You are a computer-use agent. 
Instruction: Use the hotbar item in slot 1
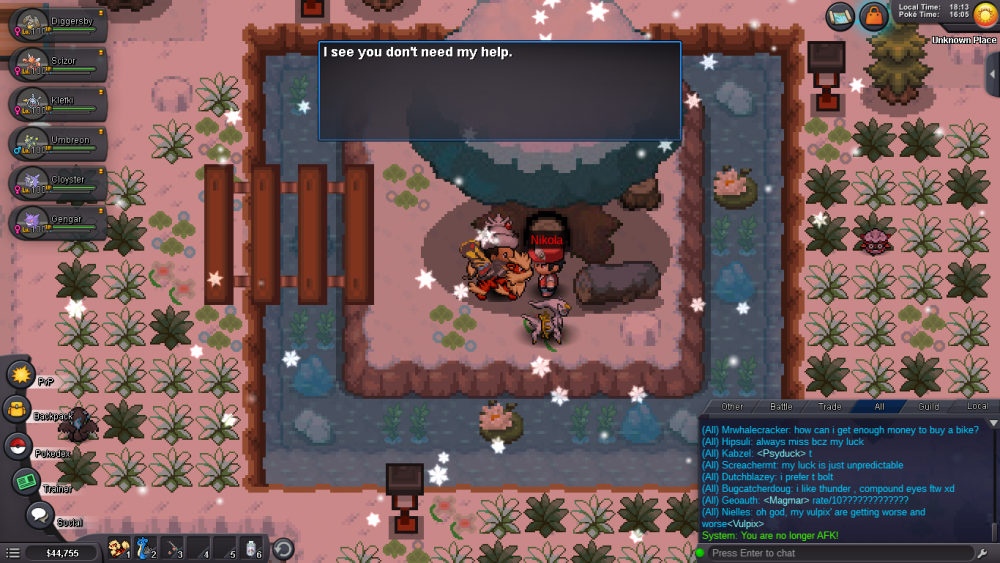(x=119, y=549)
